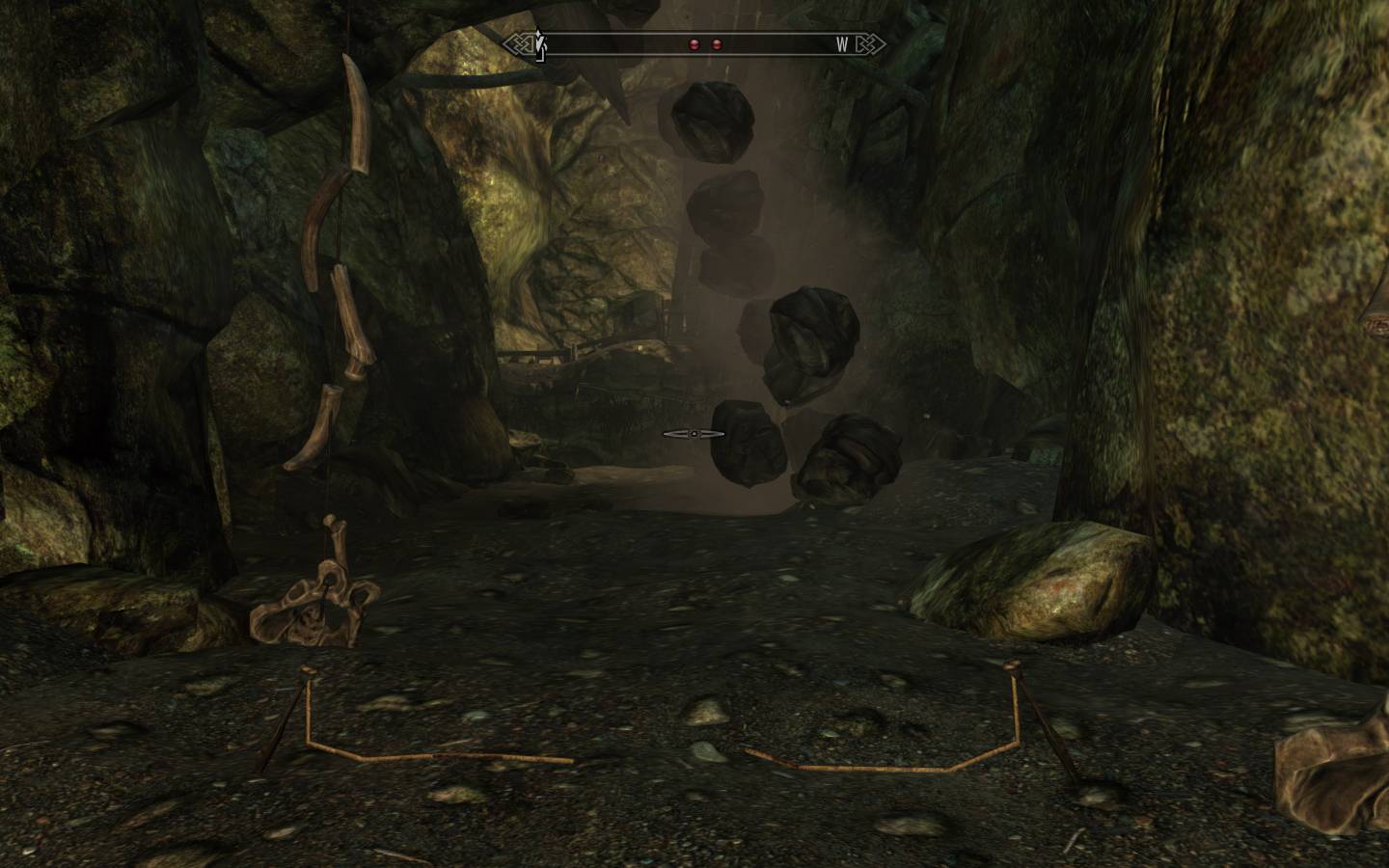Select the W heading on the compass
Viewport: 1389px width, 868px height.
(x=842, y=44)
